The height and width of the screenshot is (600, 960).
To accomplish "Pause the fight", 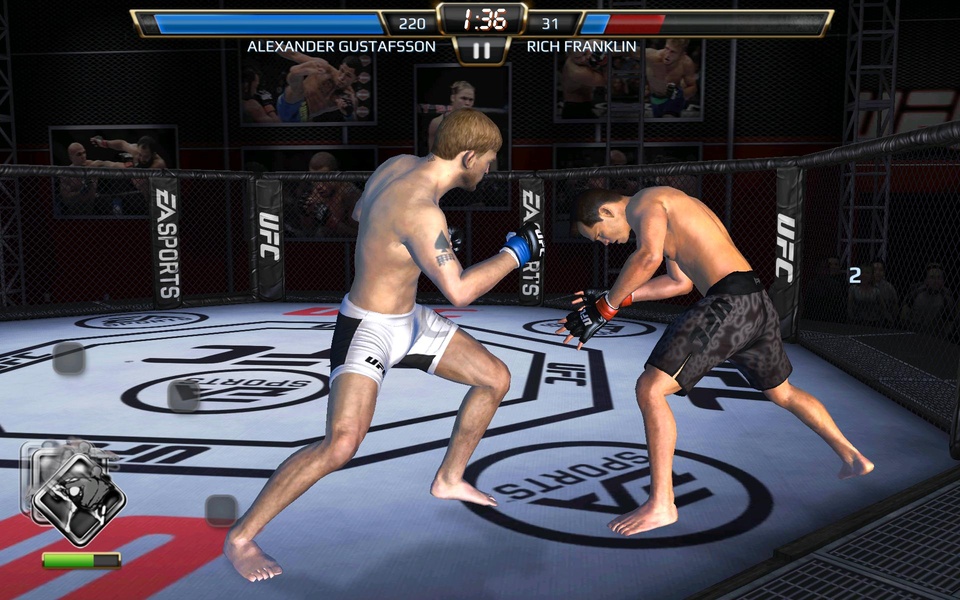I will [481, 50].
